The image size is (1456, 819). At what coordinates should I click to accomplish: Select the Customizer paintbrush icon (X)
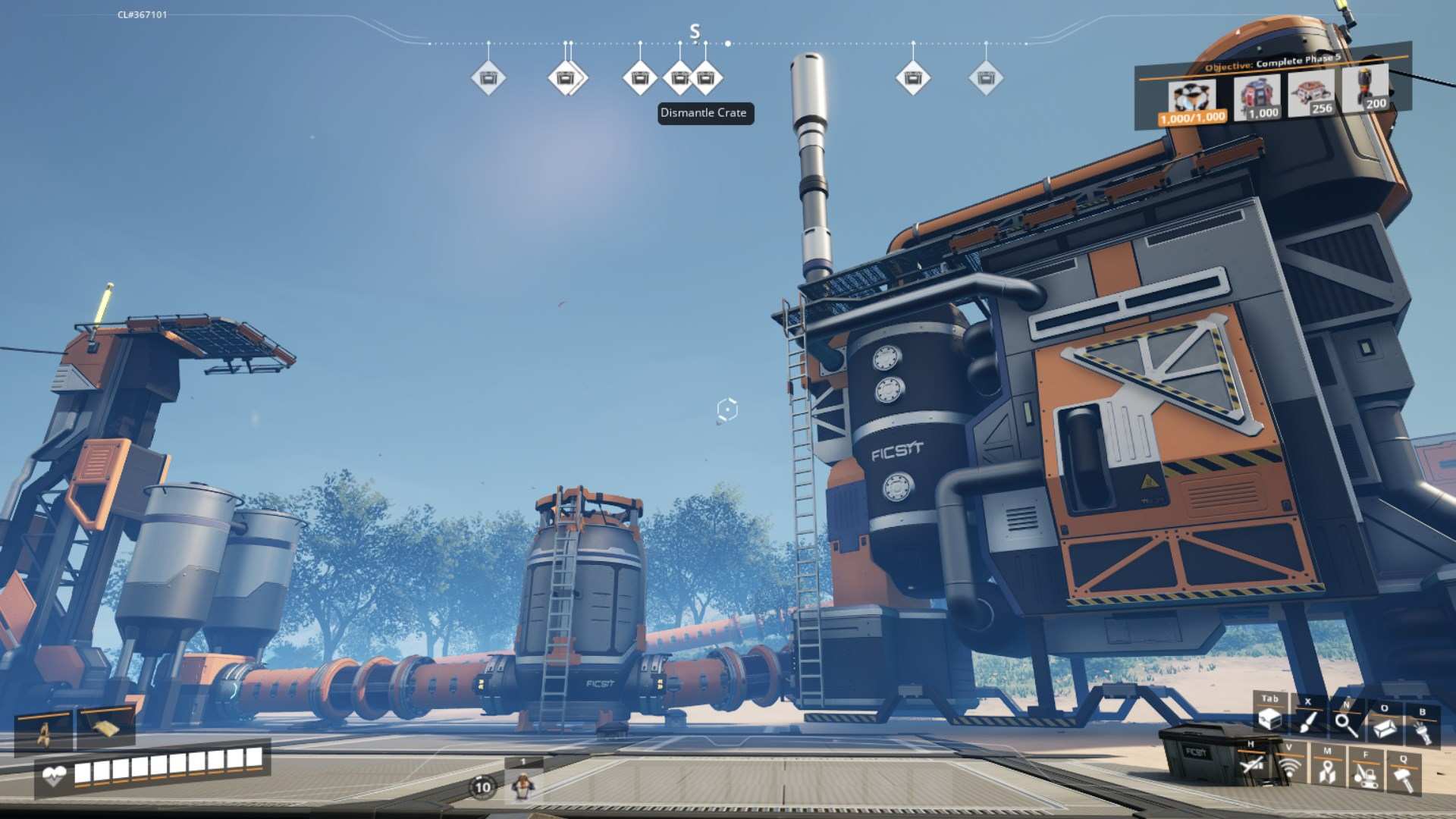[1307, 723]
